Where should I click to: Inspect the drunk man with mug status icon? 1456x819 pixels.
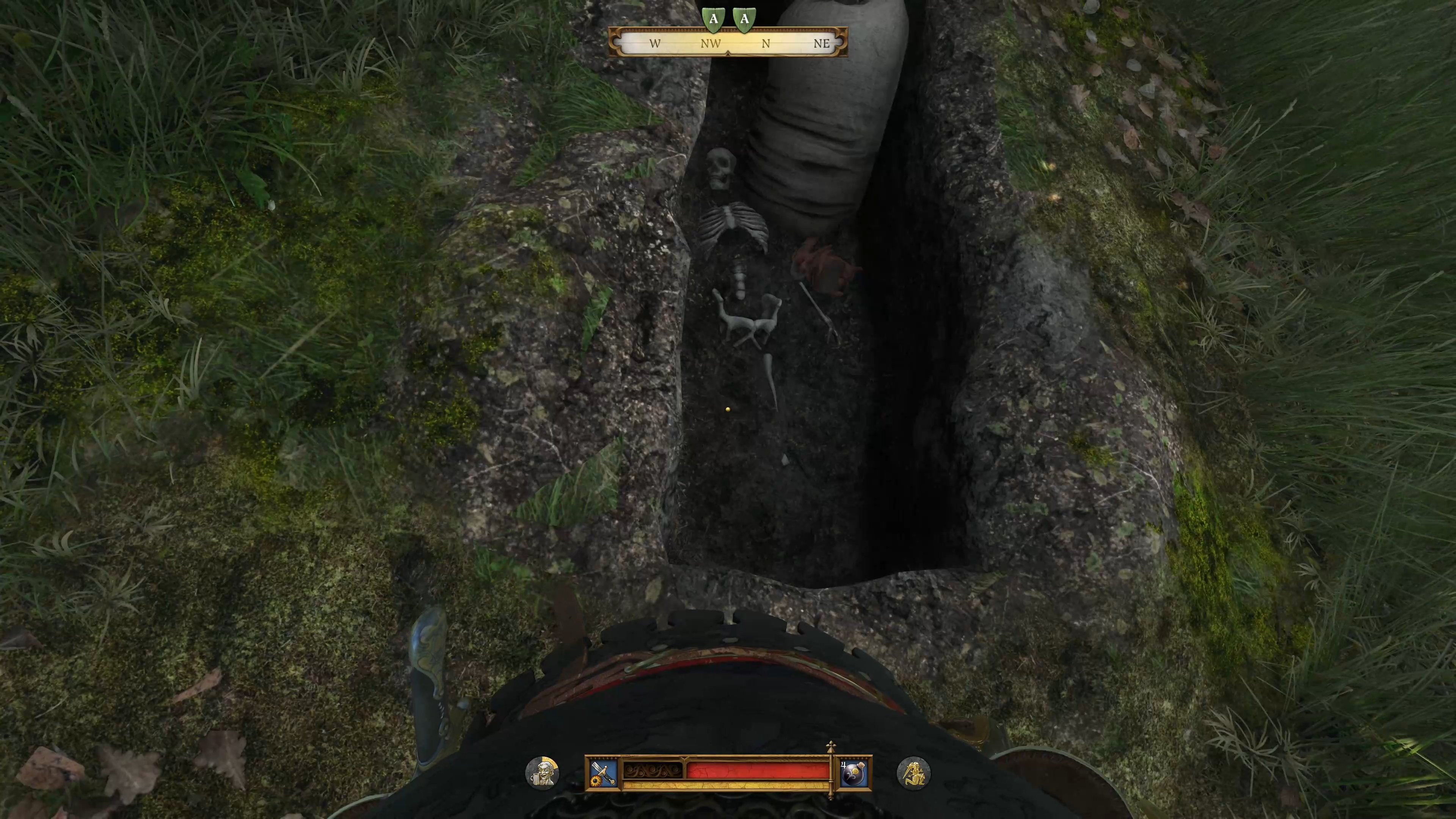click(542, 773)
